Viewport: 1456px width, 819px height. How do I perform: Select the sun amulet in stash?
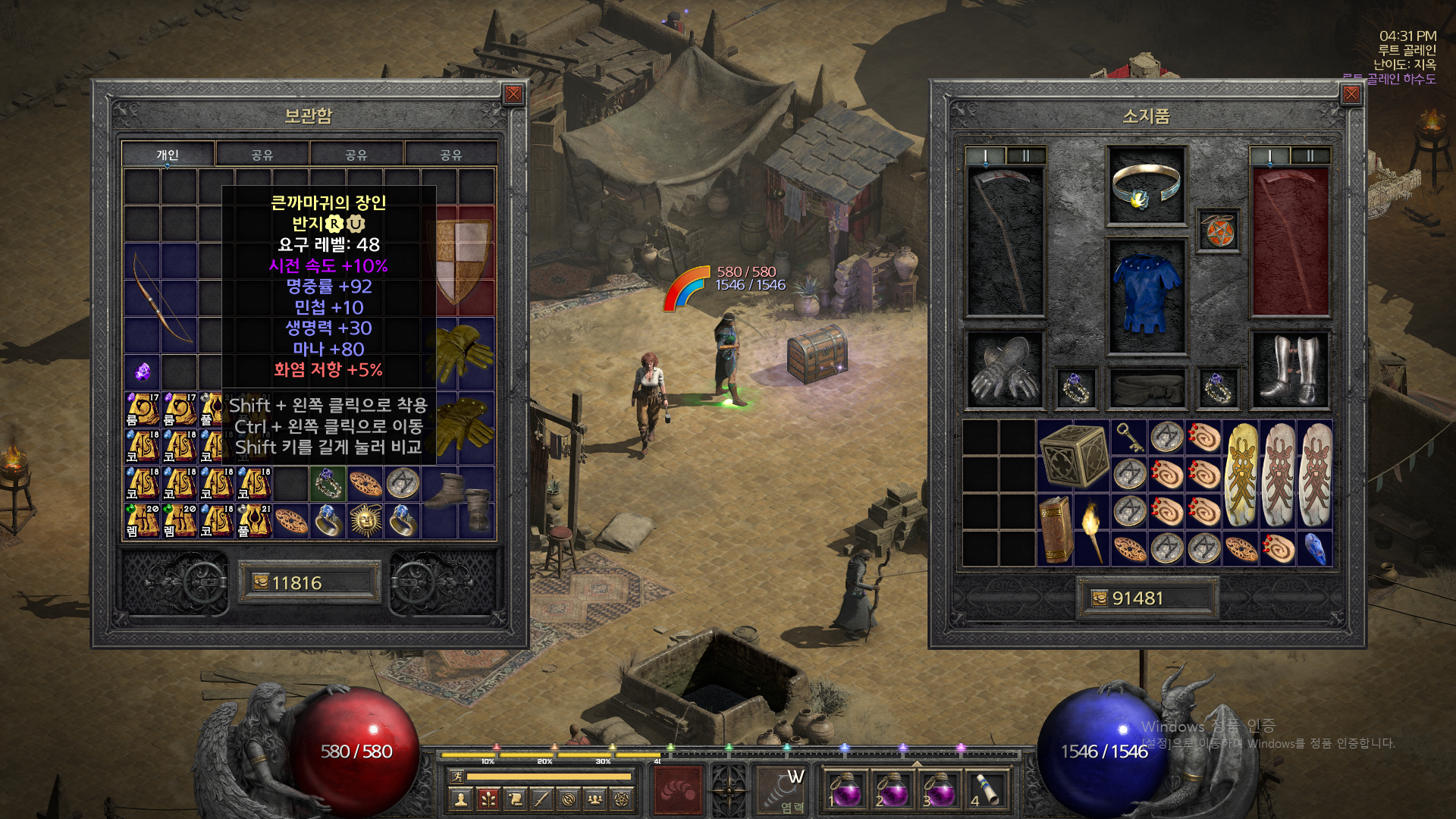tap(366, 521)
